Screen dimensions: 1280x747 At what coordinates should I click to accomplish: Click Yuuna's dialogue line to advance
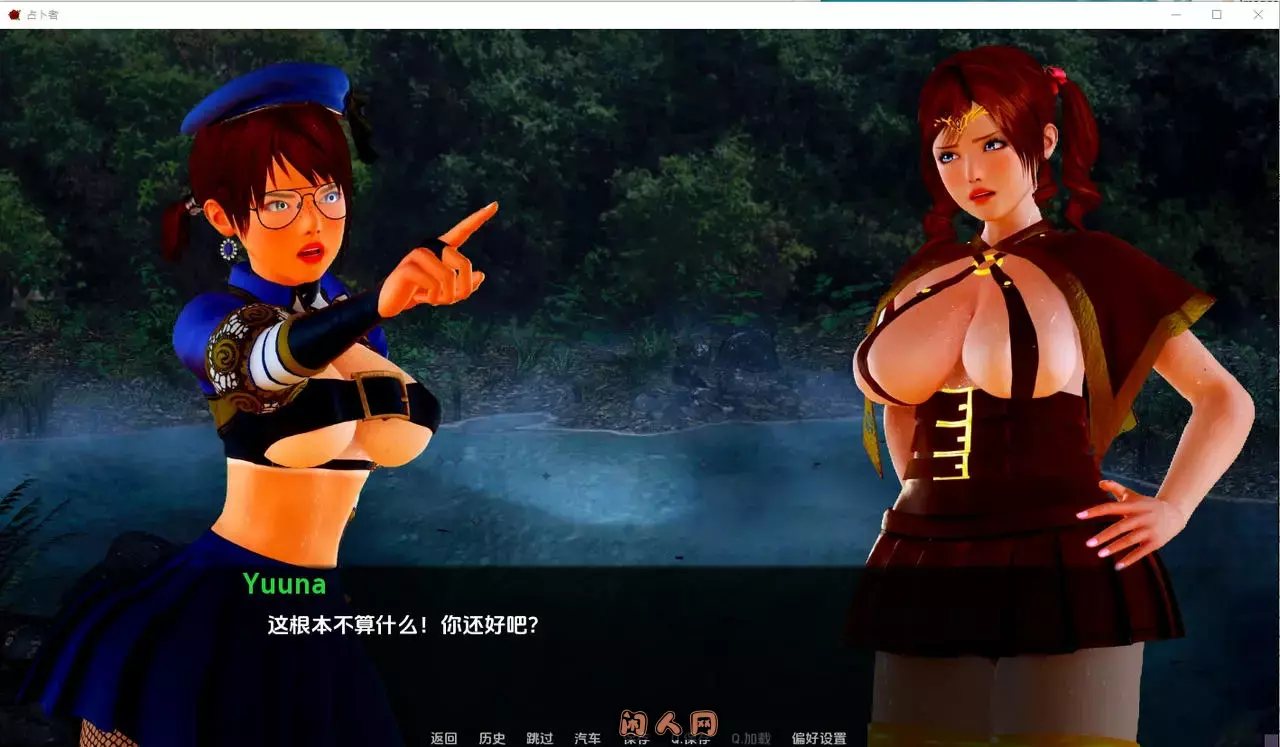402,623
